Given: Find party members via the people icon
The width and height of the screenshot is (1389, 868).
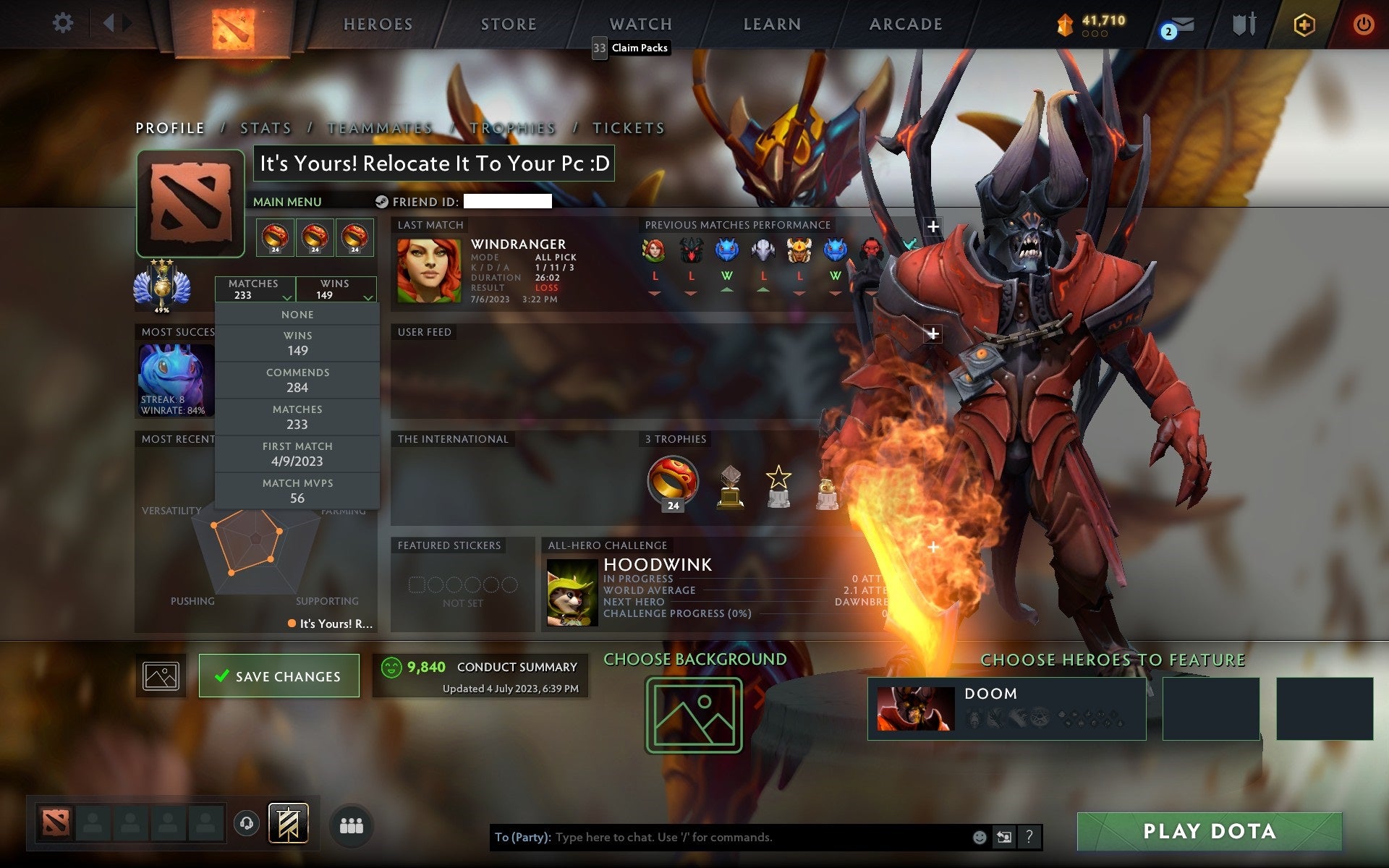Looking at the screenshot, I should (x=350, y=824).
